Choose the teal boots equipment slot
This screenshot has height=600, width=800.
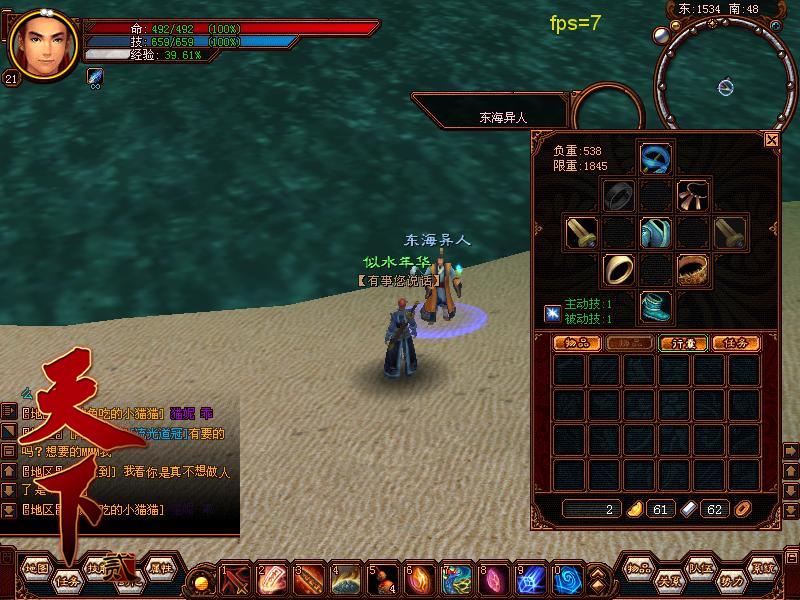pos(655,306)
